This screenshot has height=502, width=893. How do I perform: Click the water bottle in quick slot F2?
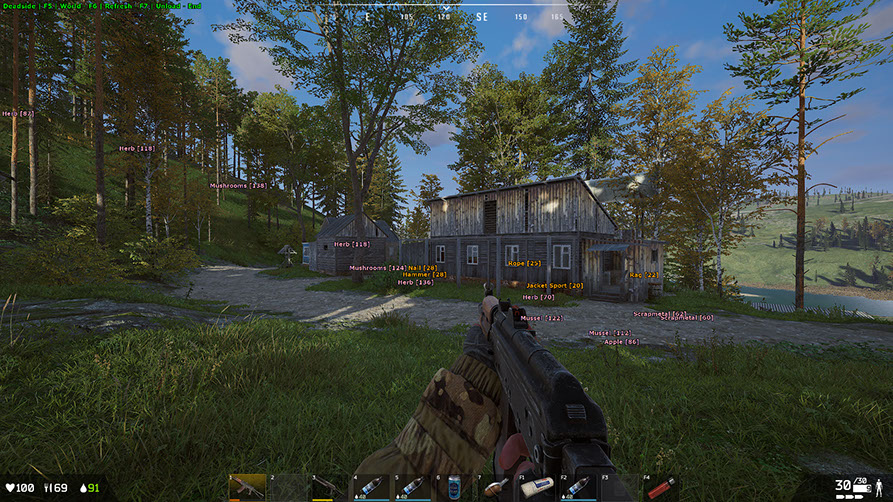click(x=578, y=487)
